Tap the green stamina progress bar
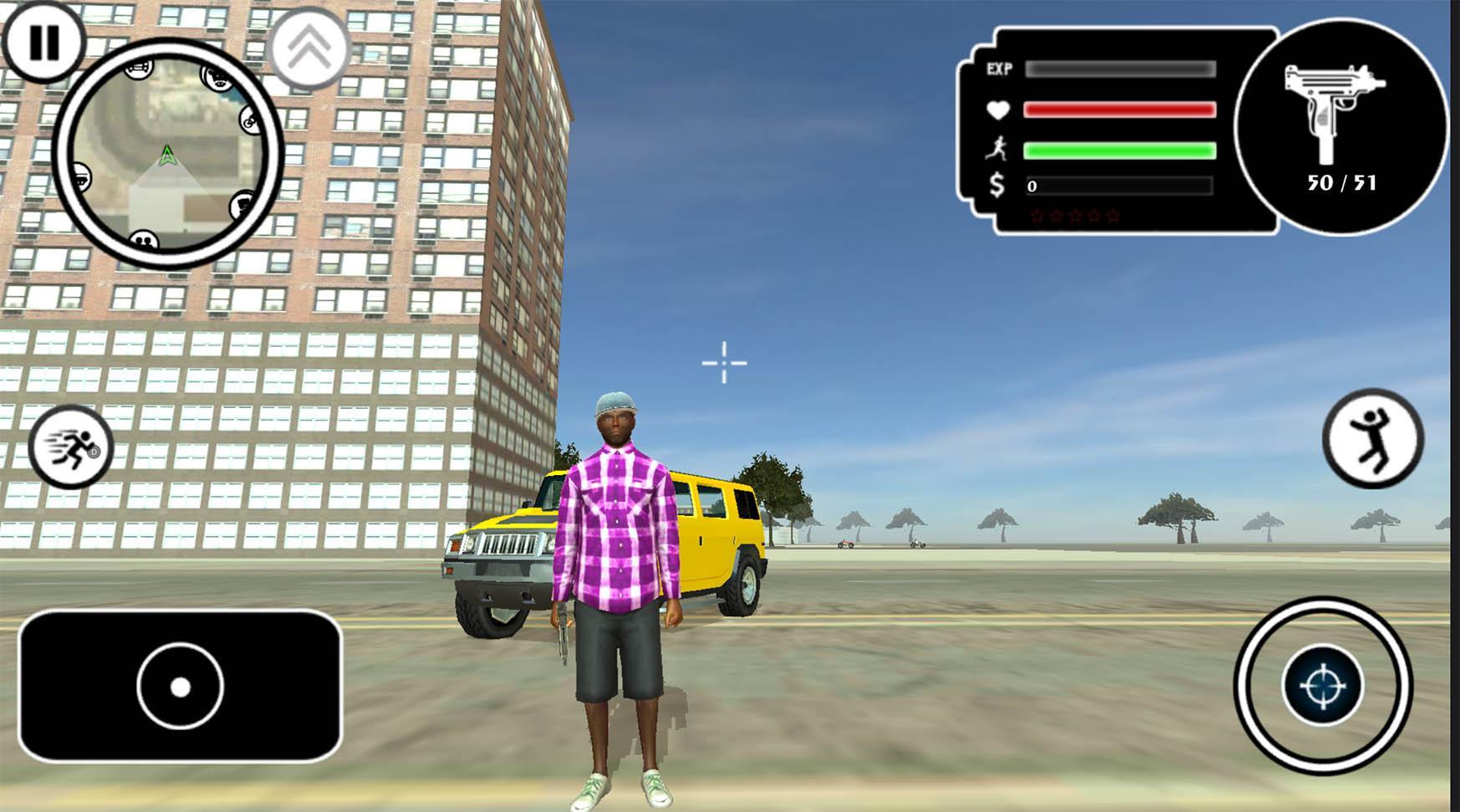This screenshot has height=812, width=1460. (1121, 151)
